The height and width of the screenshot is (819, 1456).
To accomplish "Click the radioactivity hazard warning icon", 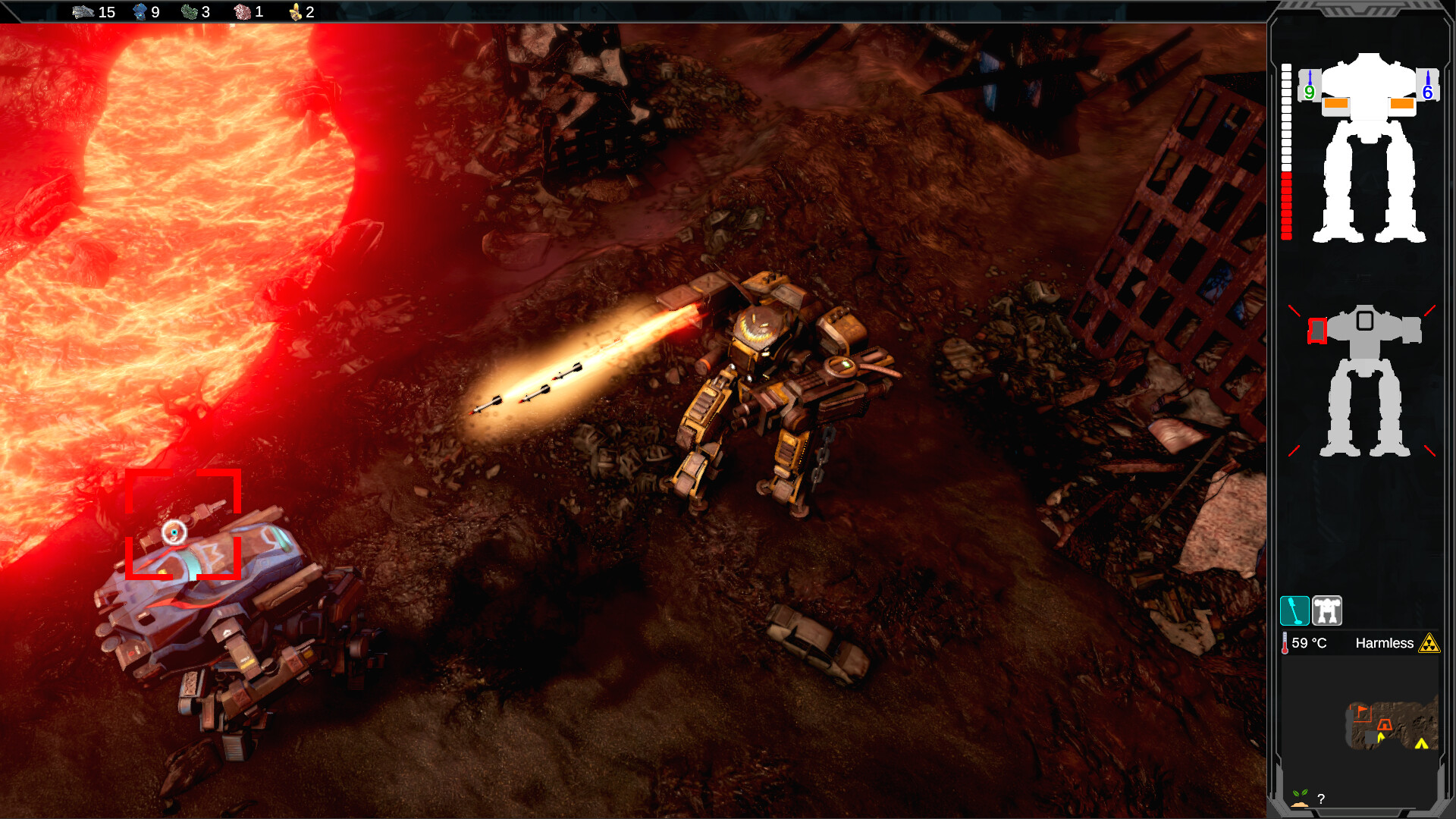I will pyautogui.click(x=1429, y=643).
